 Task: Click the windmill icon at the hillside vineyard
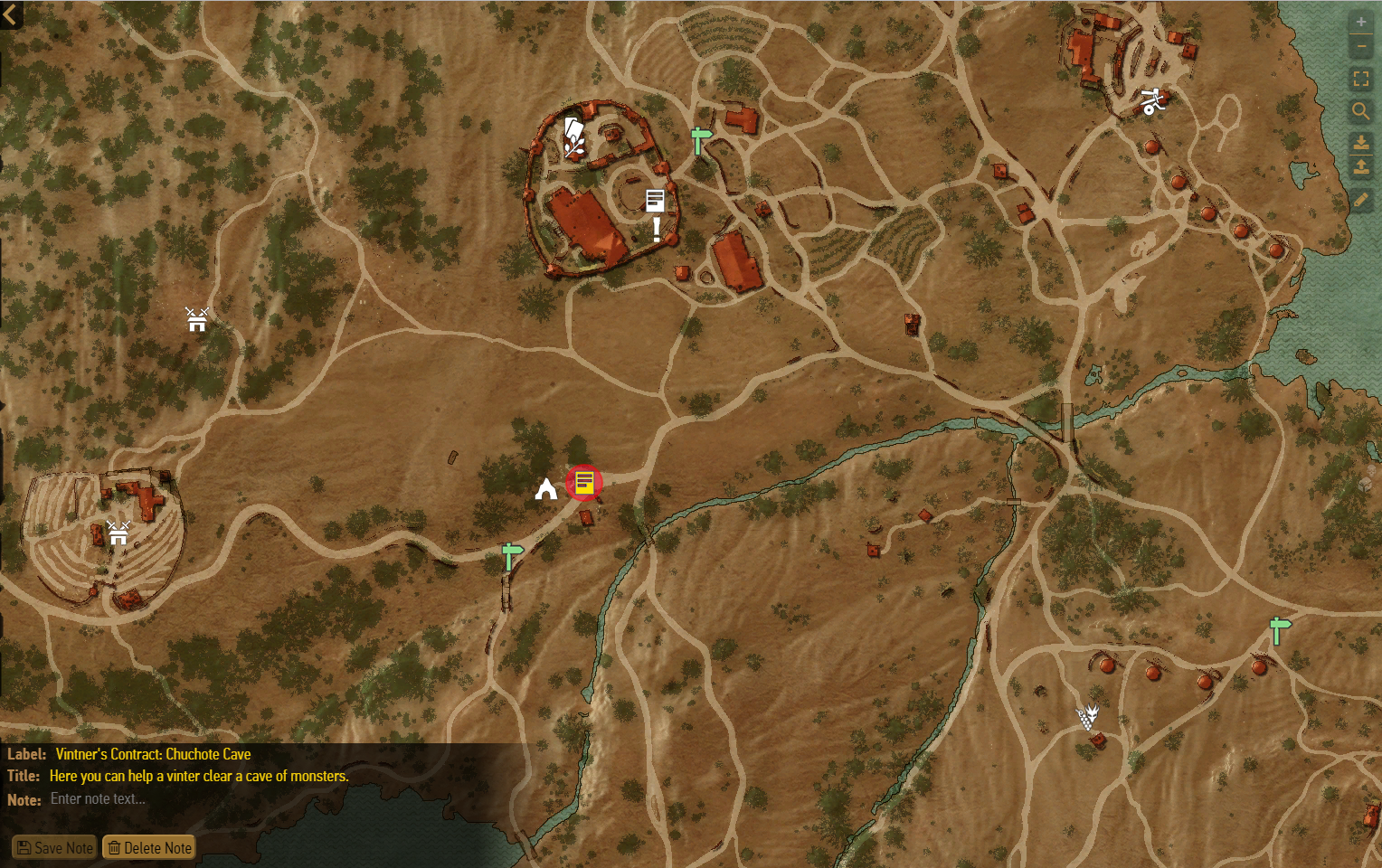[118, 533]
